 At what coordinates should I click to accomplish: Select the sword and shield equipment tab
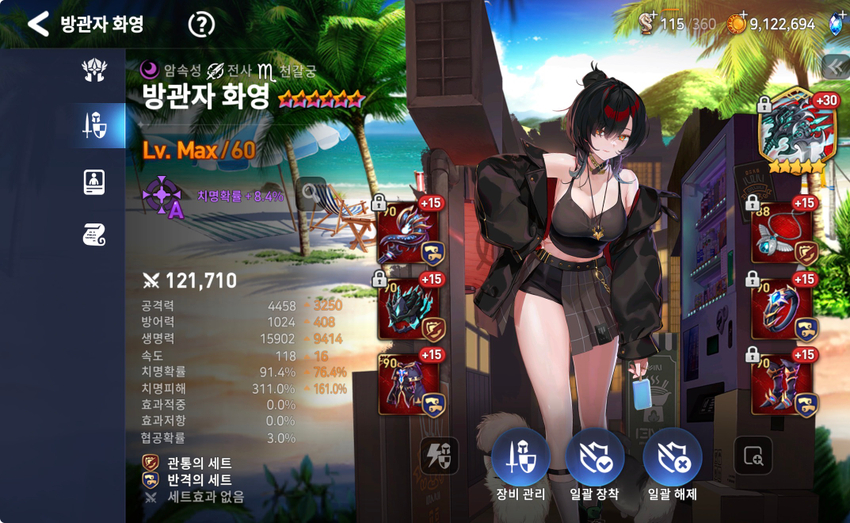pos(95,126)
